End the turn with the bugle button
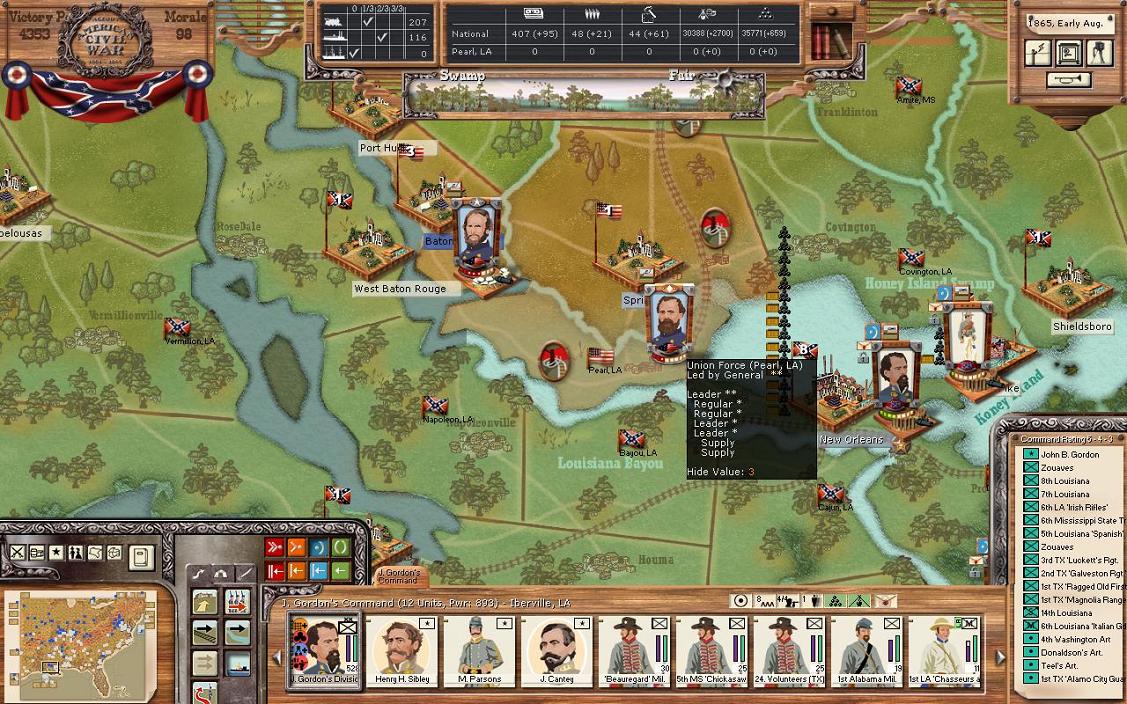This screenshot has height=704, width=1127. (x=1068, y=81)
